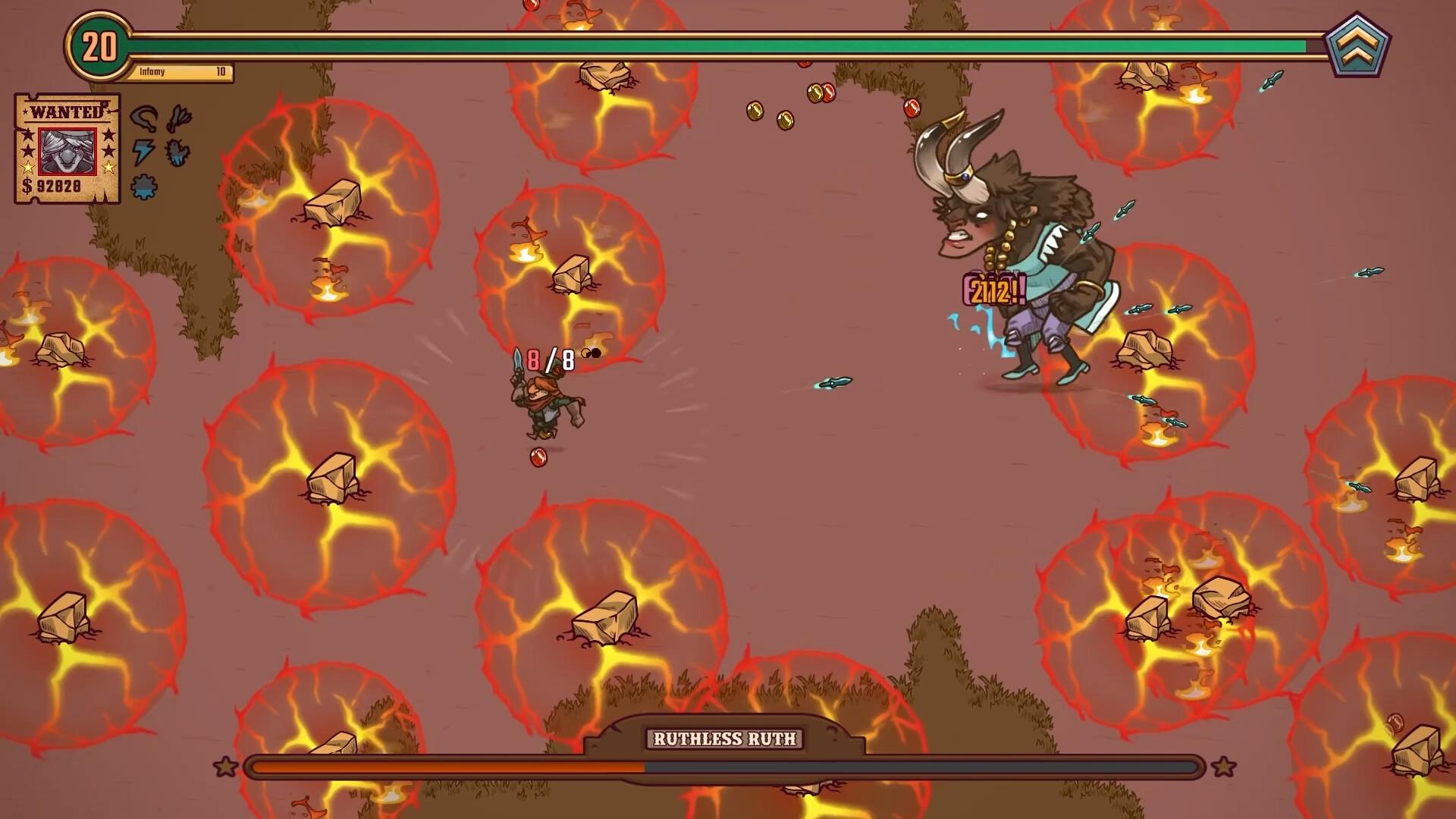Image resolution: width=1456 pixels, height=819 pixels.
Task: Click the rank chevron badge
Action: point(1357,45)
